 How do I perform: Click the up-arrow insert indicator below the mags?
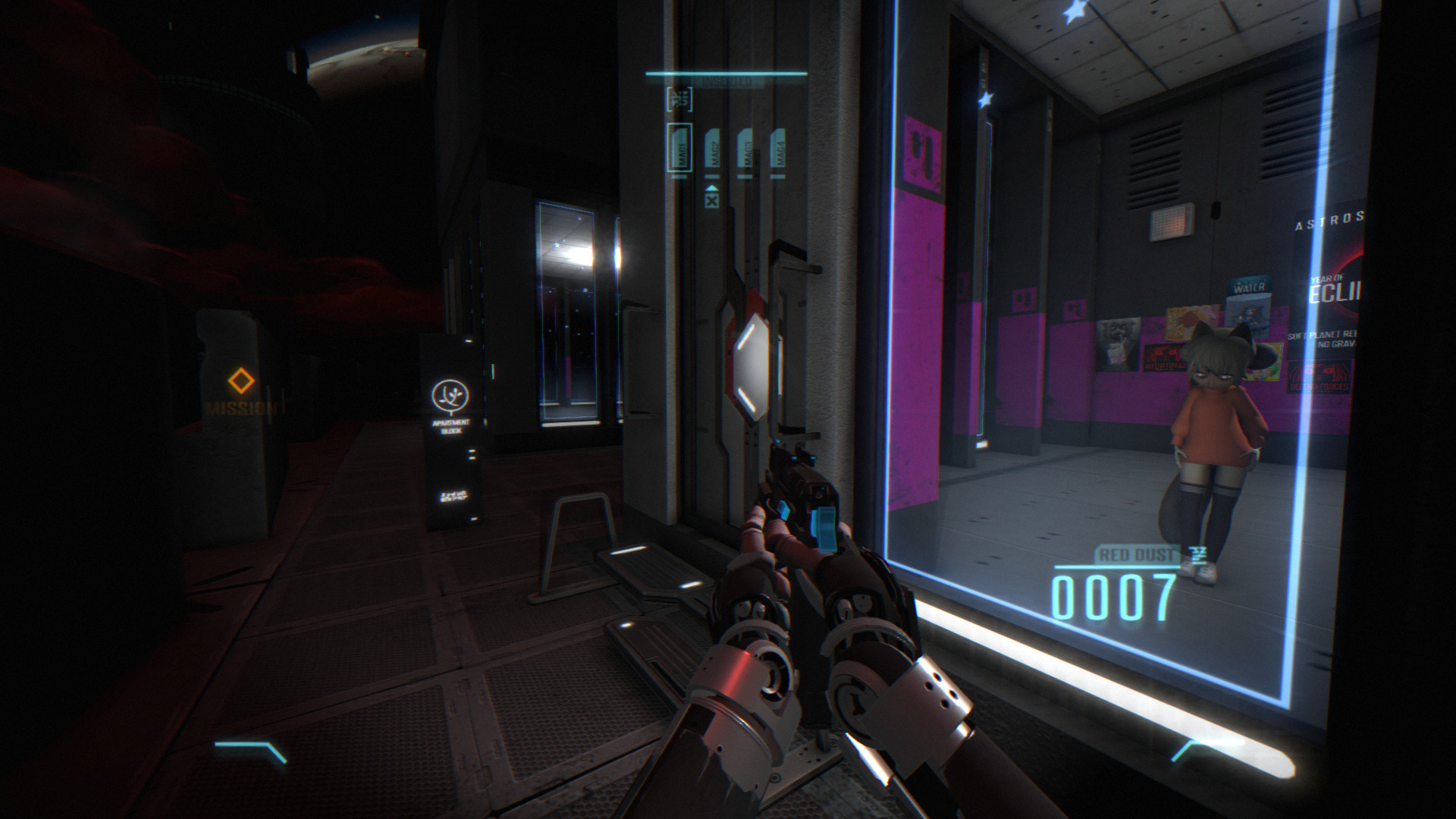[711, 187]
